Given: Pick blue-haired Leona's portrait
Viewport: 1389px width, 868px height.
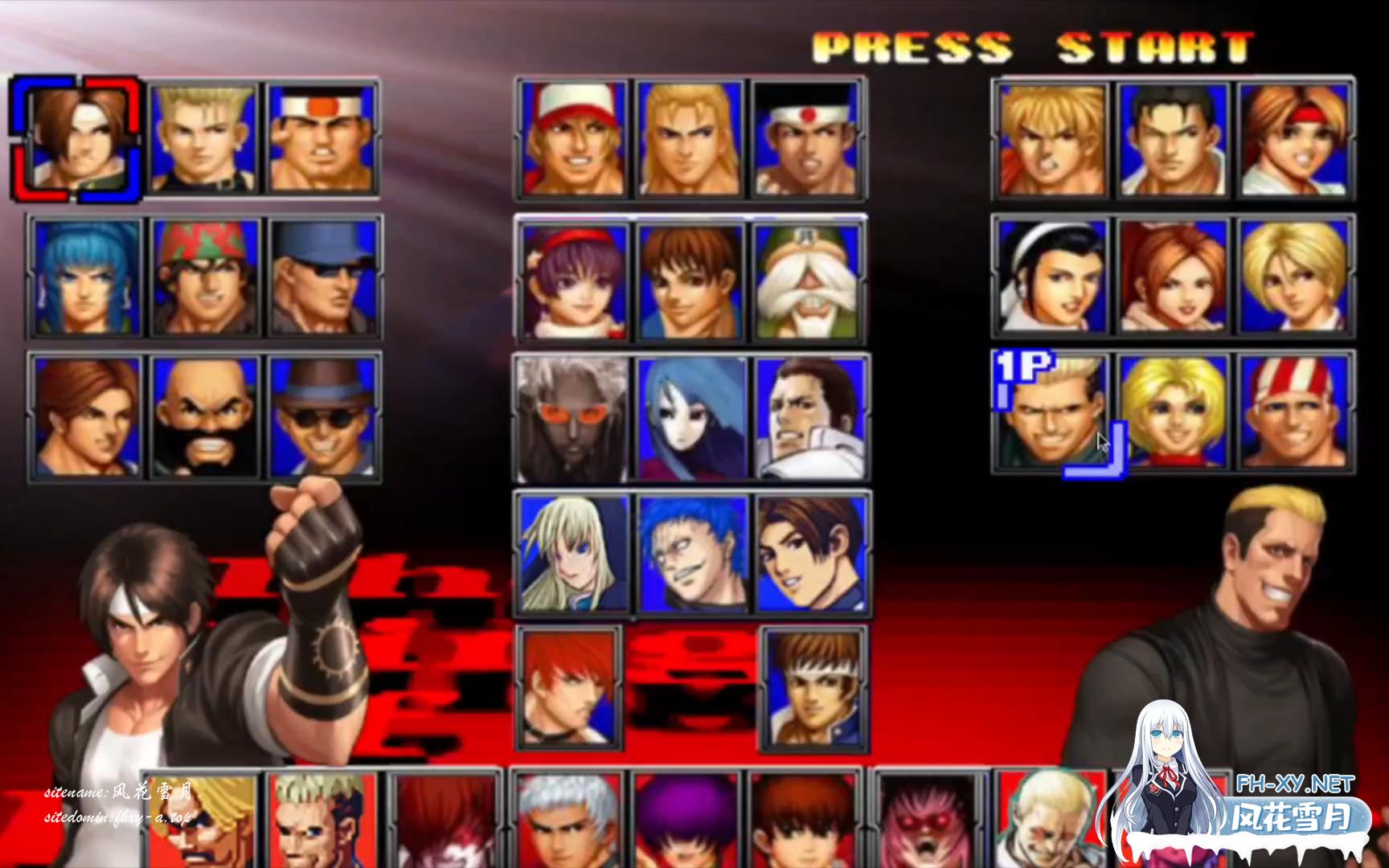Looking at the screenshot, I should [x=87, y=277].
